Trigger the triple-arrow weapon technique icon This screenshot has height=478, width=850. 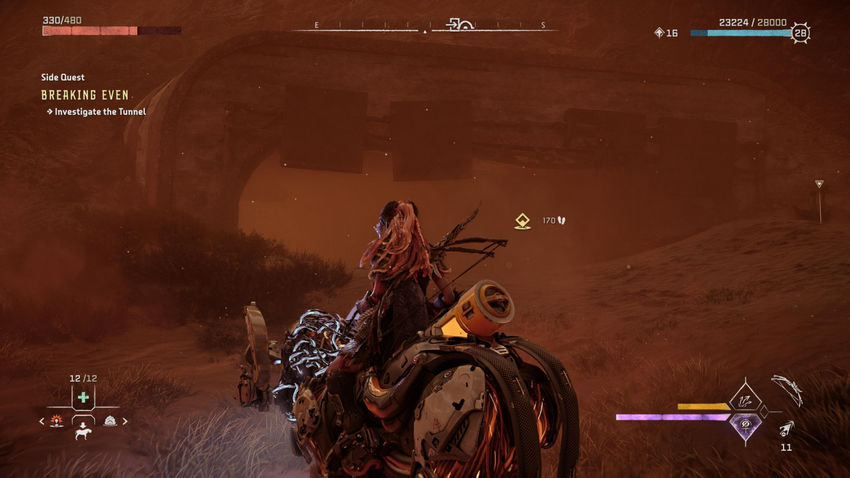(x=744, y=400)
